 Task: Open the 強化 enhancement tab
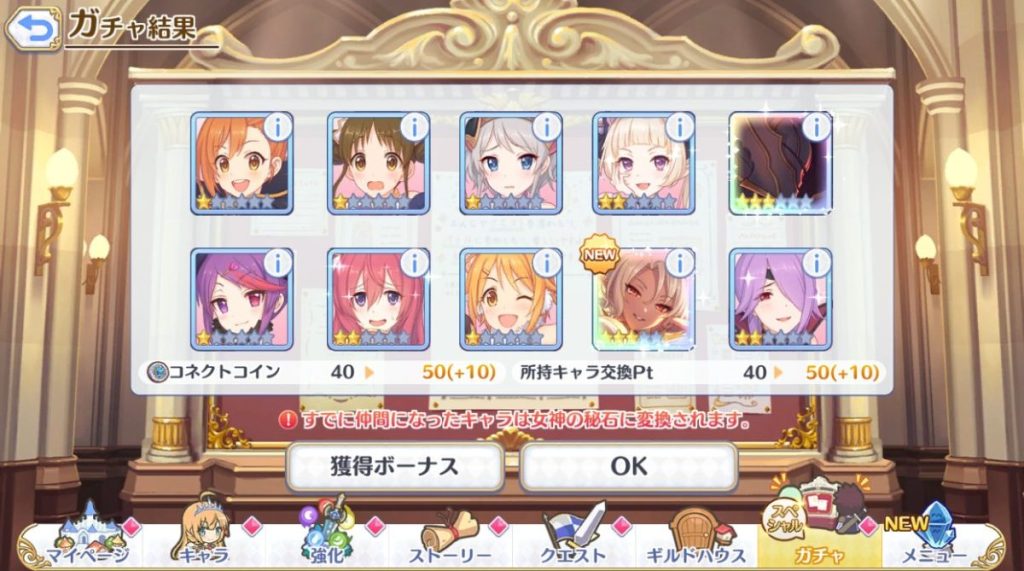(x=326, y=541)
